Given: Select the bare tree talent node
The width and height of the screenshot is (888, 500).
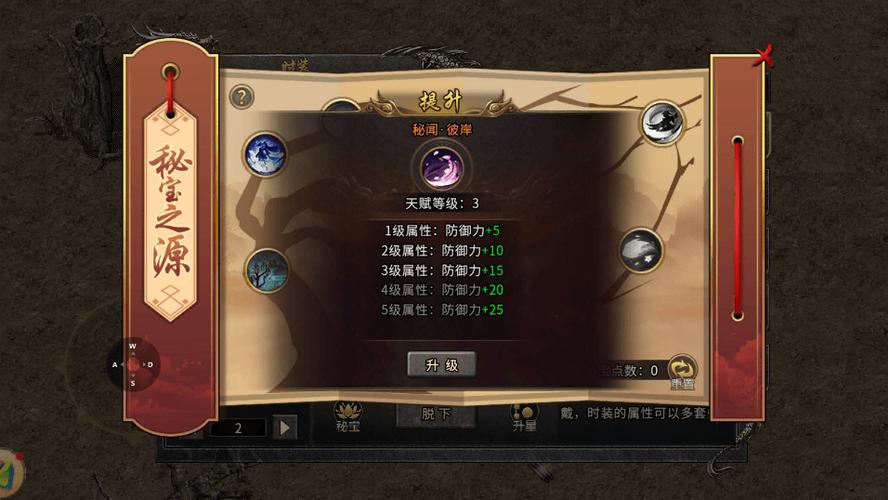Looking at the screenshot, I should point(267,270).
